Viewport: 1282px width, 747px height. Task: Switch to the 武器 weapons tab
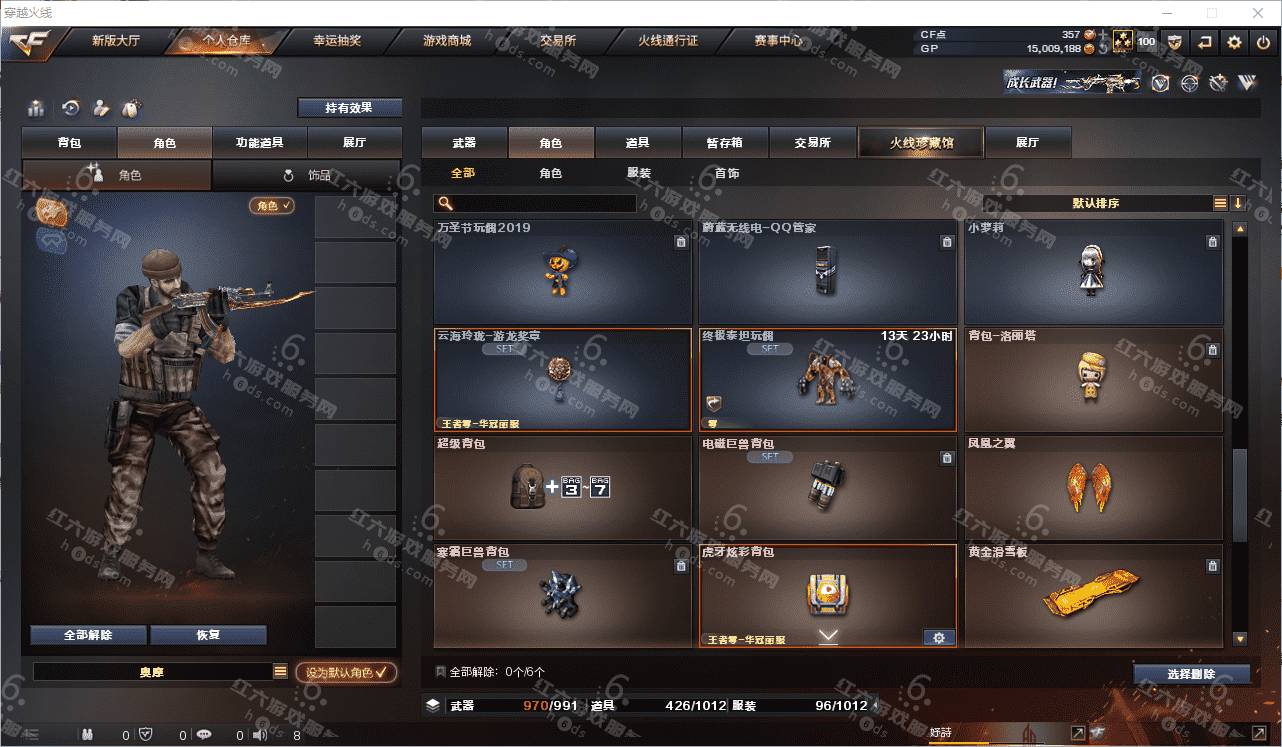(464, 143)
